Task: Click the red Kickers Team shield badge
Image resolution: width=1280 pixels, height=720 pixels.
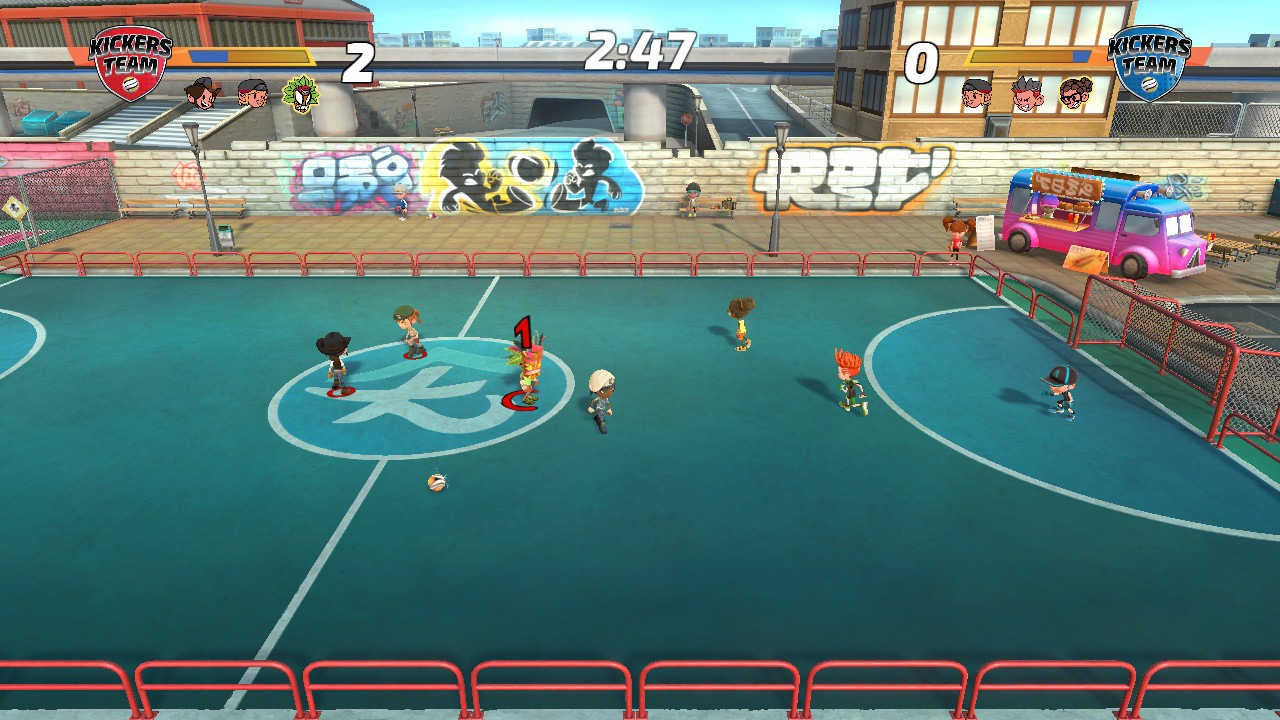Action: 130,62
